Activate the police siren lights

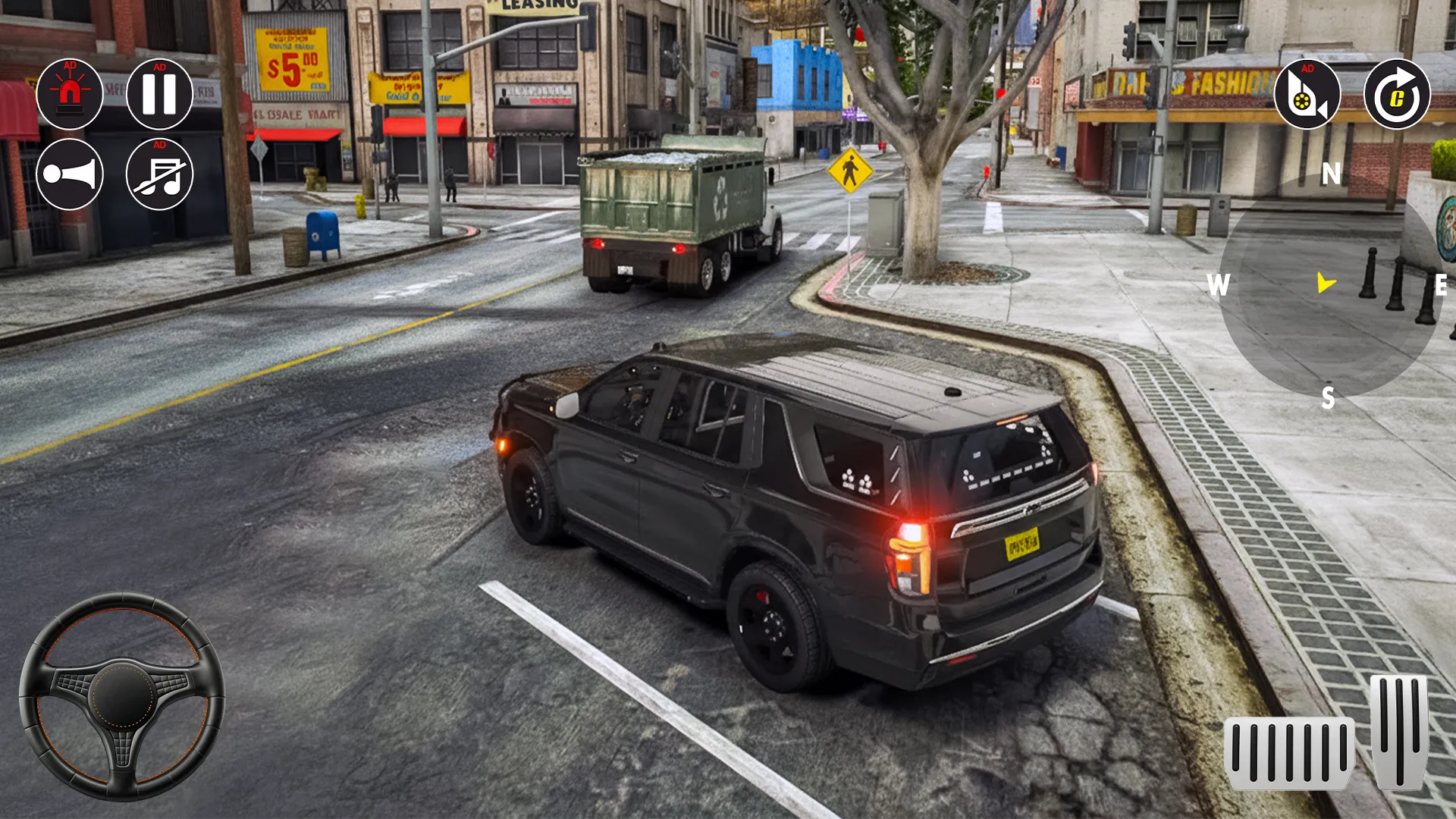pos(71,94)
